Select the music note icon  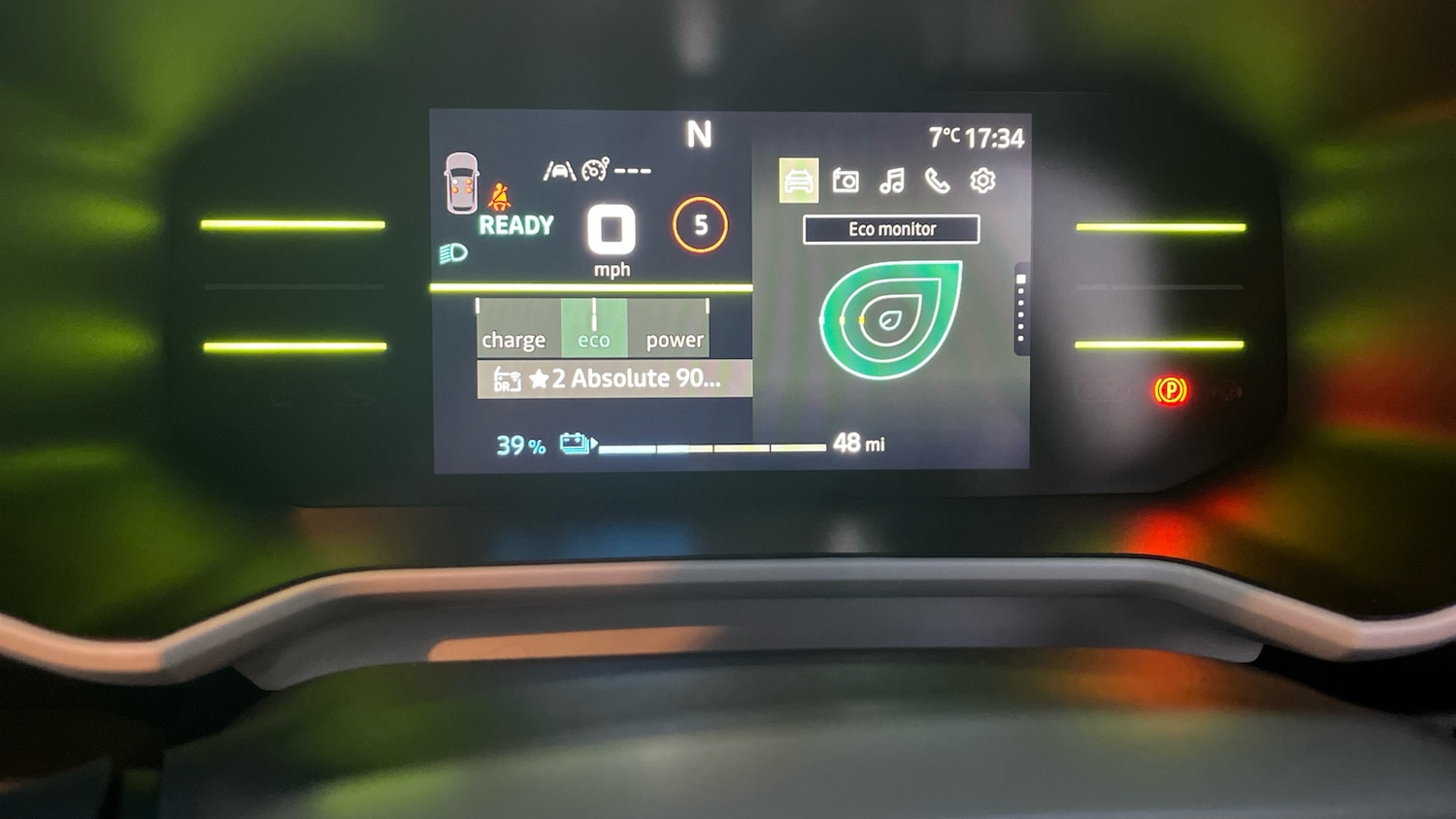(x=893, y=178)
